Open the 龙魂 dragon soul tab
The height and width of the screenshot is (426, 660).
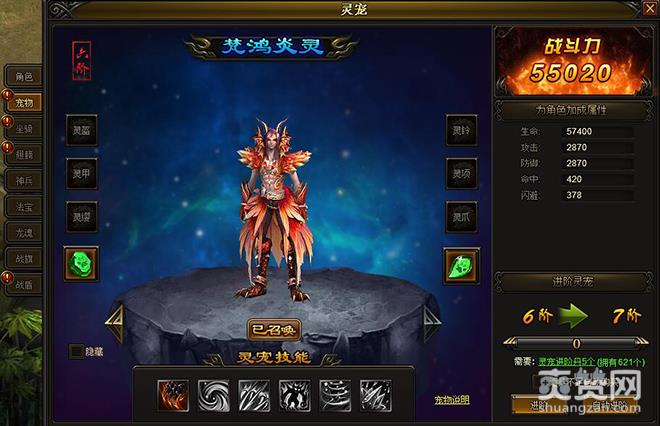pyautogui.click(x=22, y=232)
